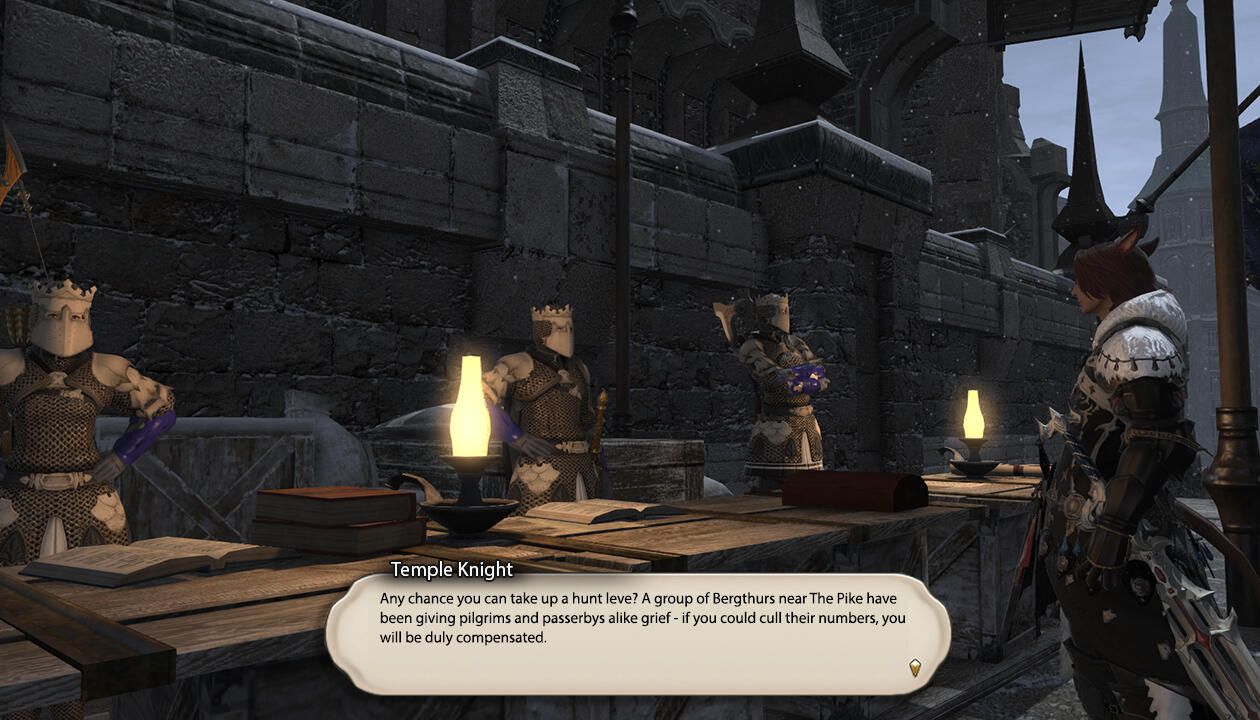The height and width of the screenshot is (720, 1260).
Task: Advance the Temple Knight dialogue arrow
Action: coord(914,667)
